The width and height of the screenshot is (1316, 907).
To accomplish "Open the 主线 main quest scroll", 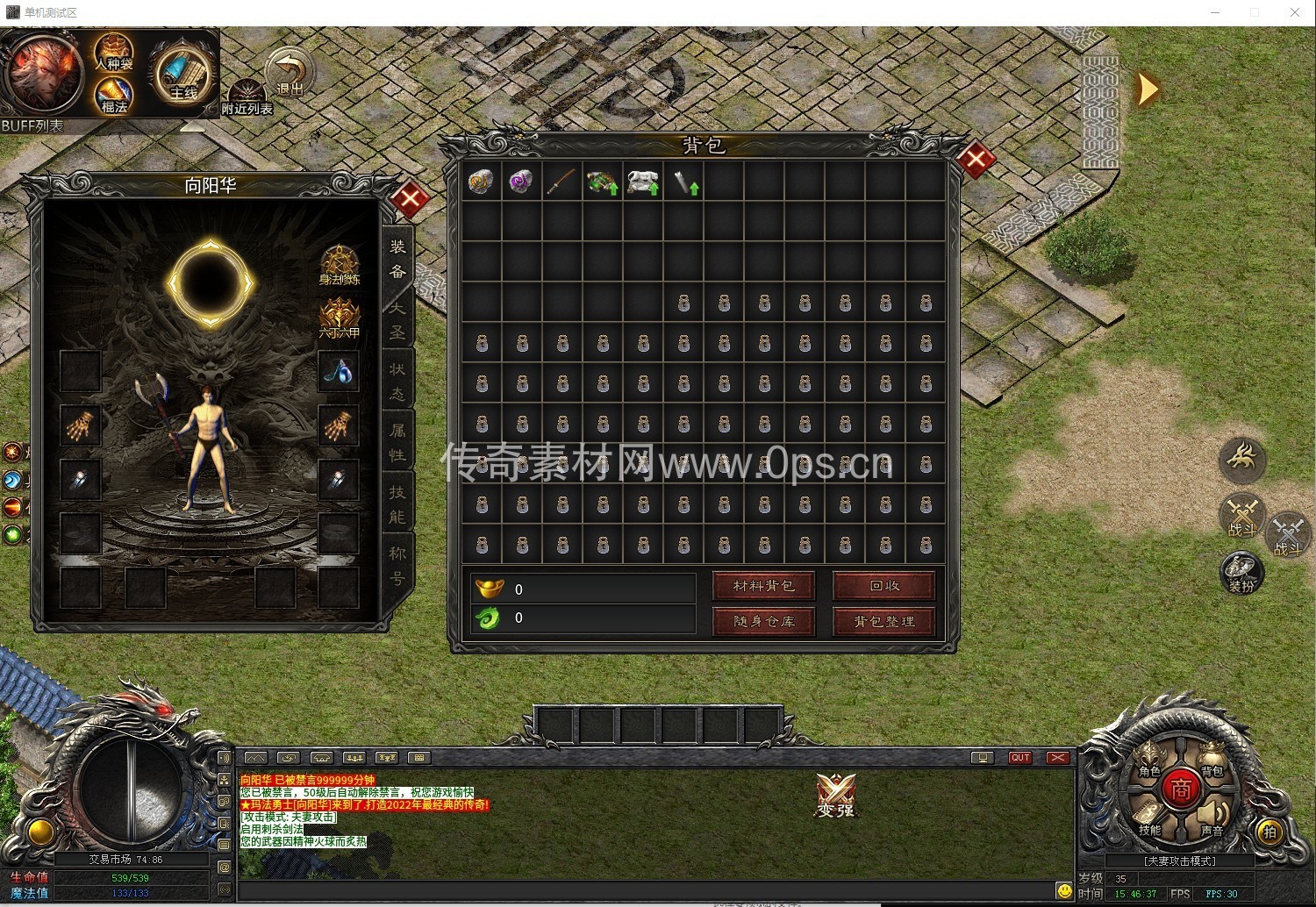I will tap(182, 75).
